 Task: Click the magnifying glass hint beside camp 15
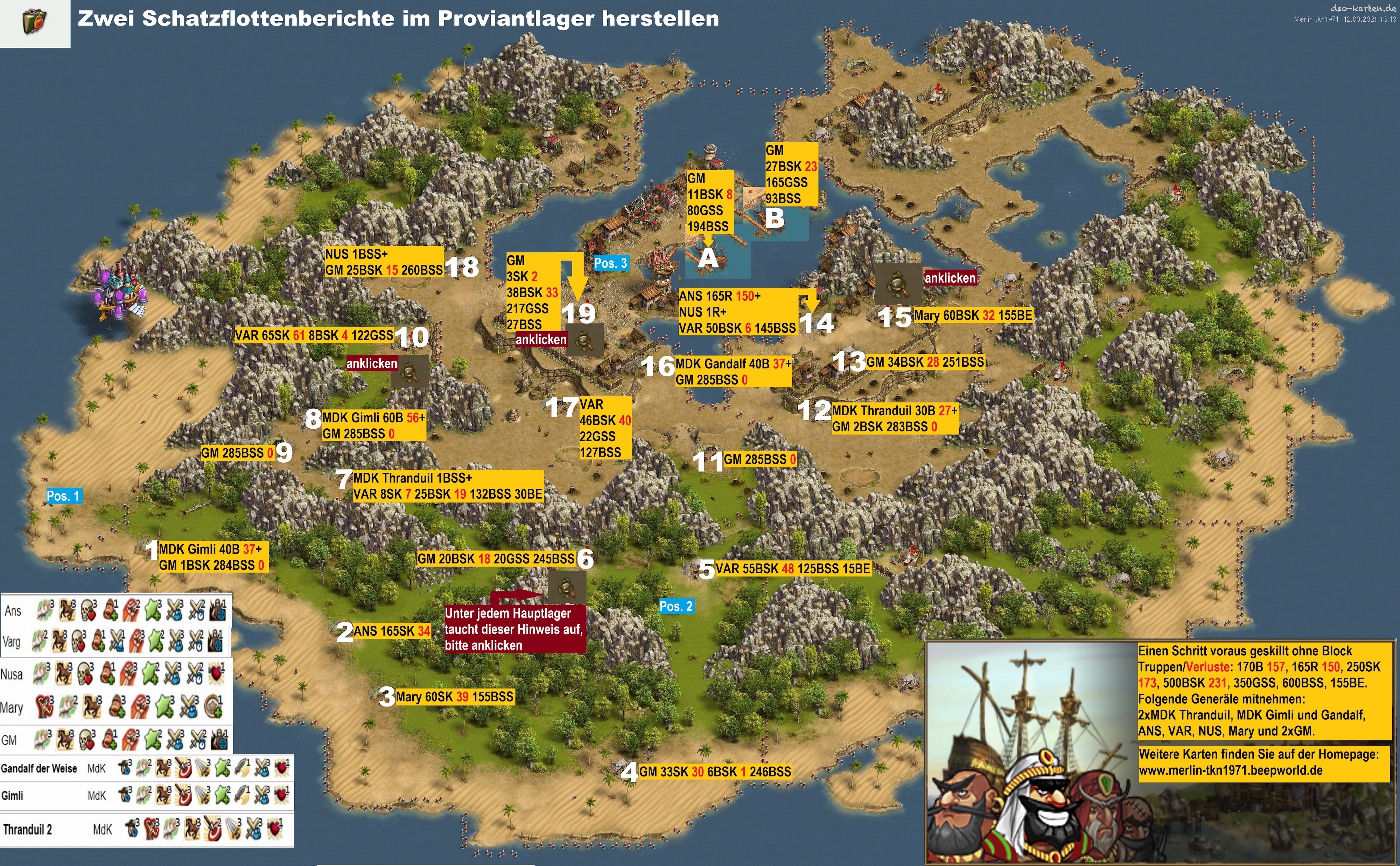point(897,284)
